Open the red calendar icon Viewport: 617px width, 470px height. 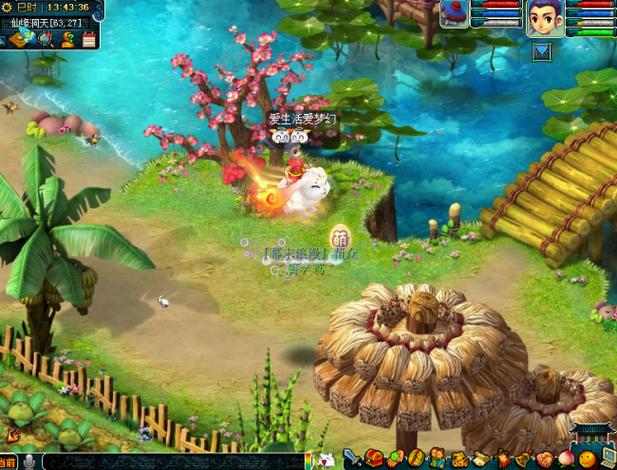[89, 40]
